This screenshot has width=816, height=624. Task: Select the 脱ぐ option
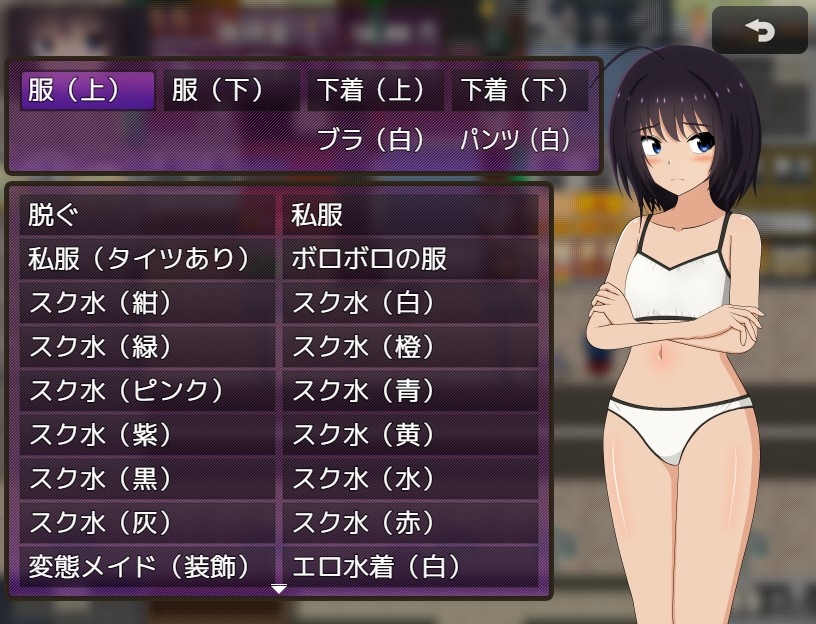click(x=147, y=215)
